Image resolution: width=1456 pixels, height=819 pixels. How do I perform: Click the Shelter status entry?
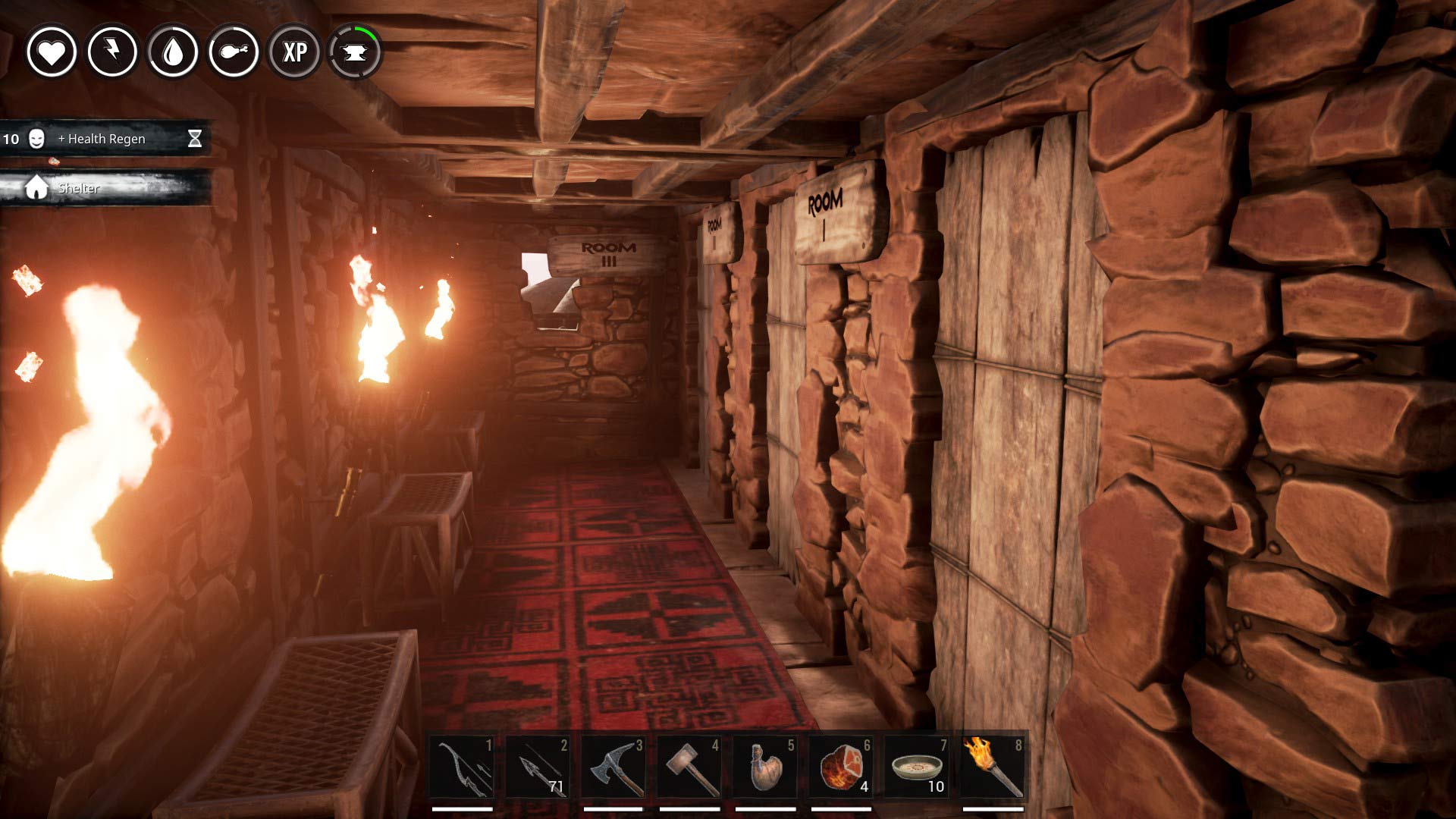[78, 188]
